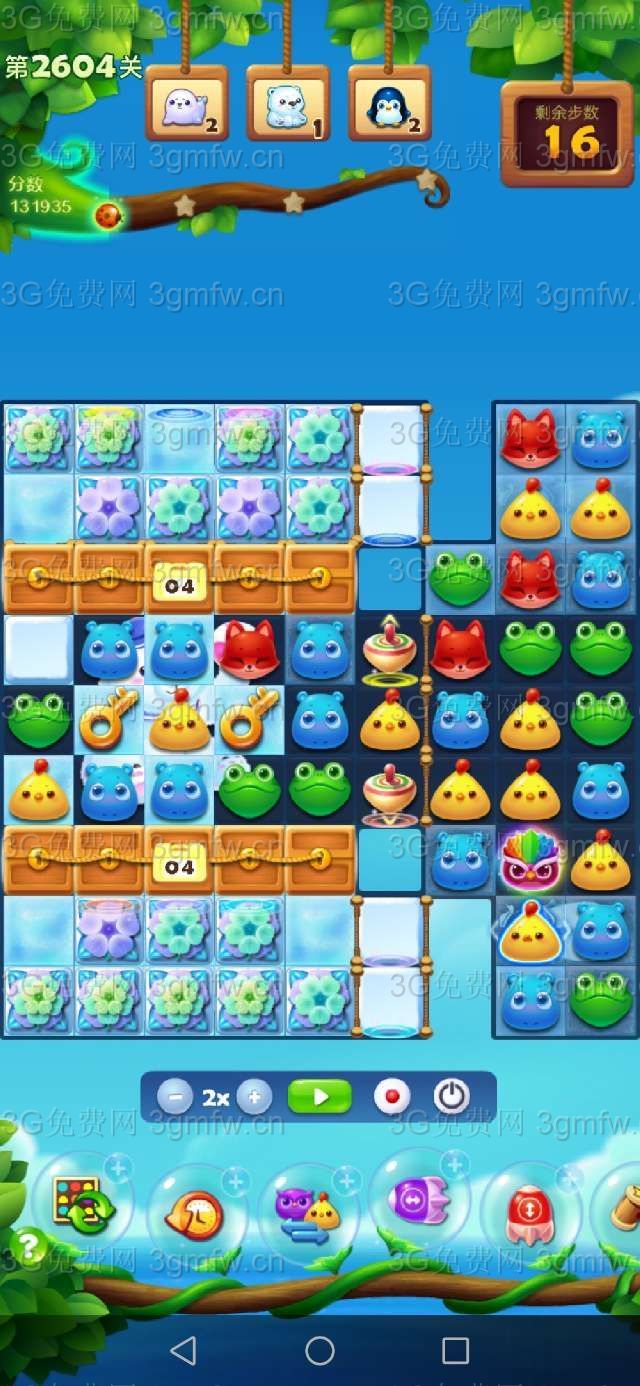Image resolution: width=640 pixels, height=1386 pixels.
Task: Decrease the playback speed with the minus button
Action: [x=175, y=1097]
